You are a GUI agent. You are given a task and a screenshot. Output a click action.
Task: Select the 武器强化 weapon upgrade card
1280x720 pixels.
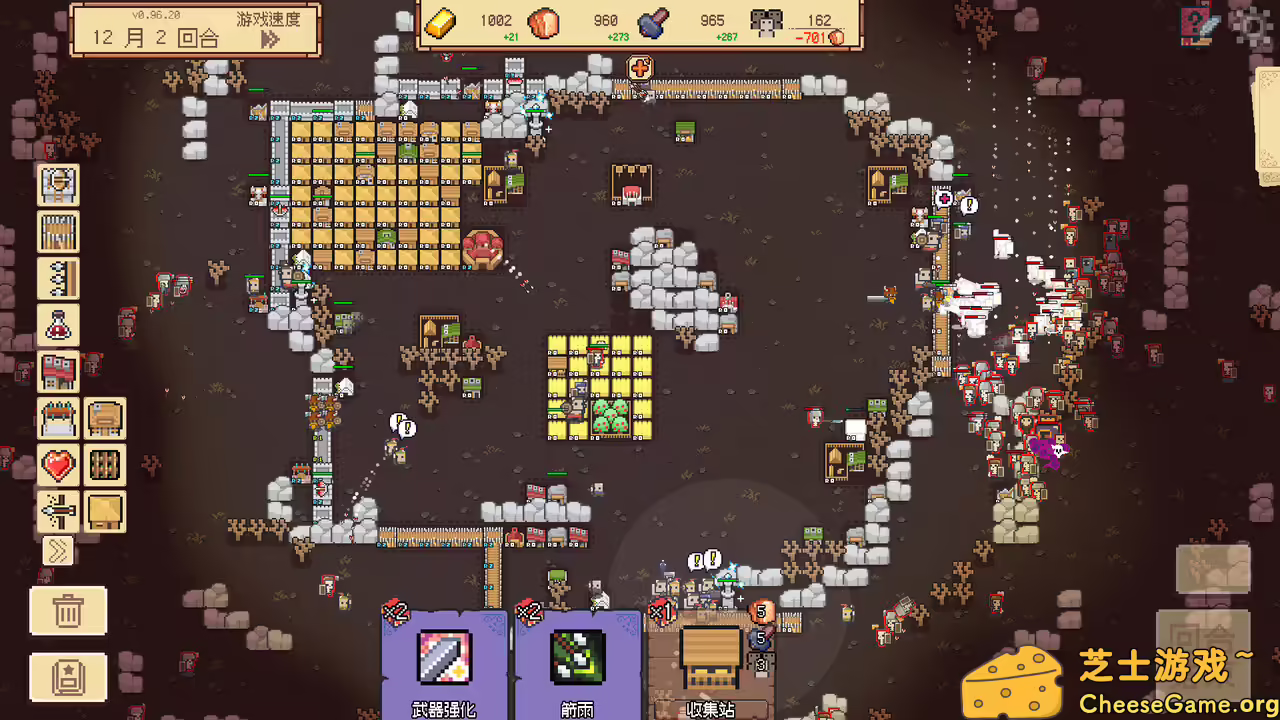[x=444, y=658]
